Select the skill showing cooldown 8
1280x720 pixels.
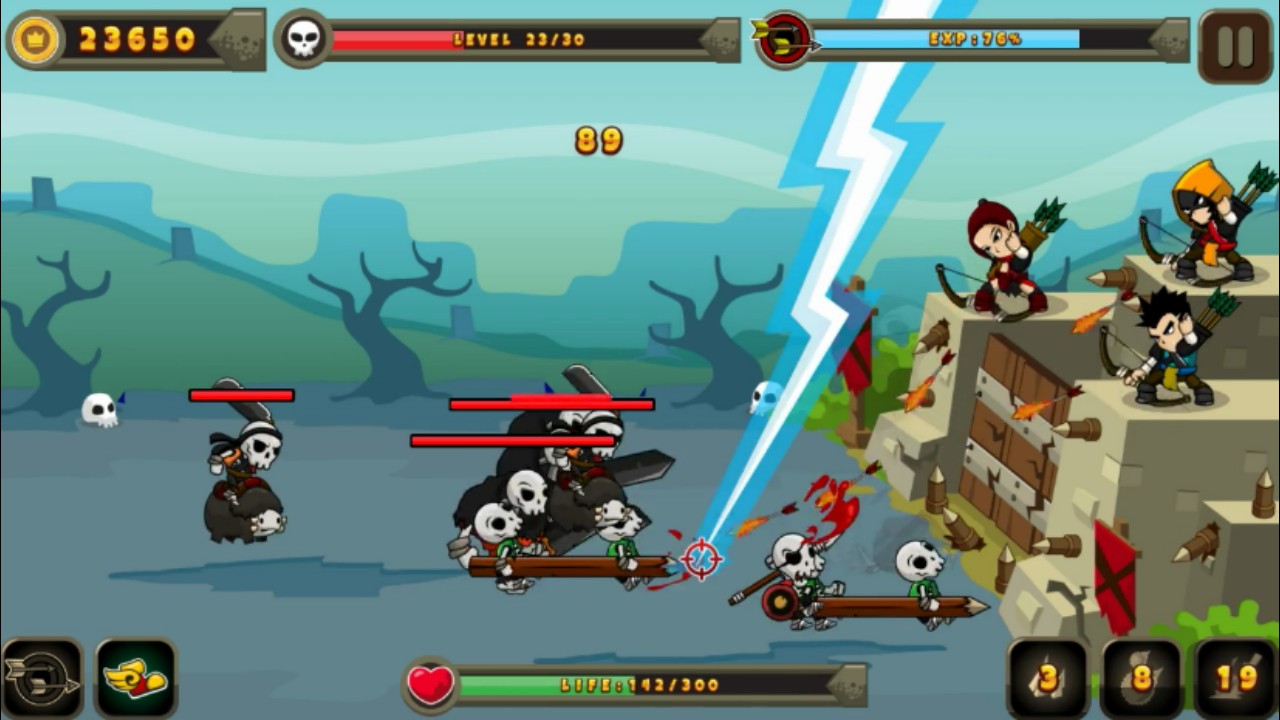(1141, 679)
